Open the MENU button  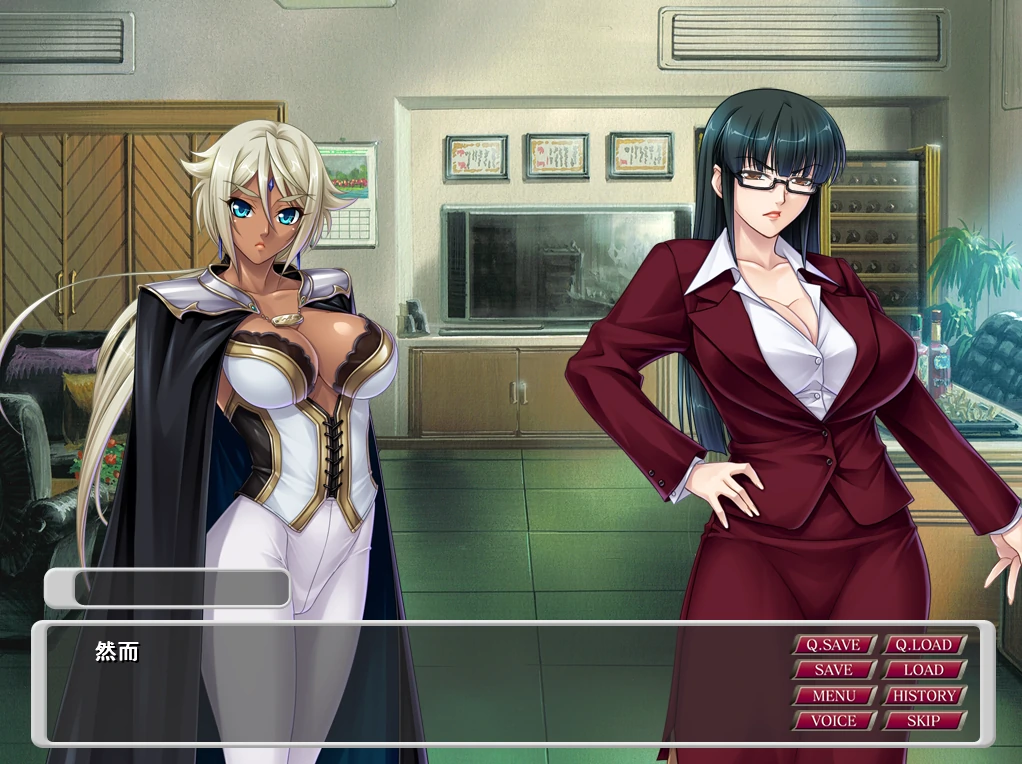tap(834, 695)
